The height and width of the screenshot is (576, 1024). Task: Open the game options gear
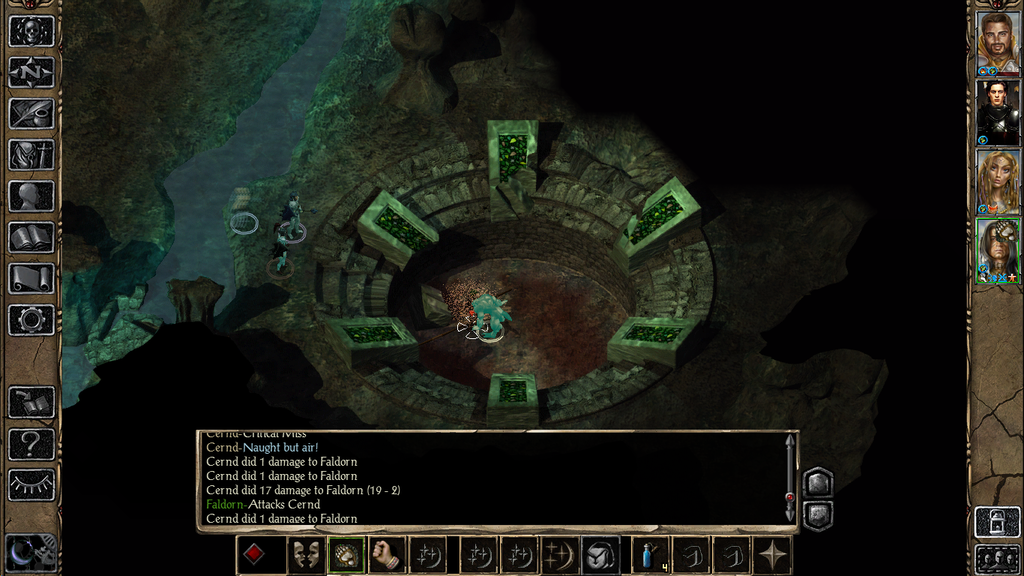pyautogui.click(x=31, y=320)
